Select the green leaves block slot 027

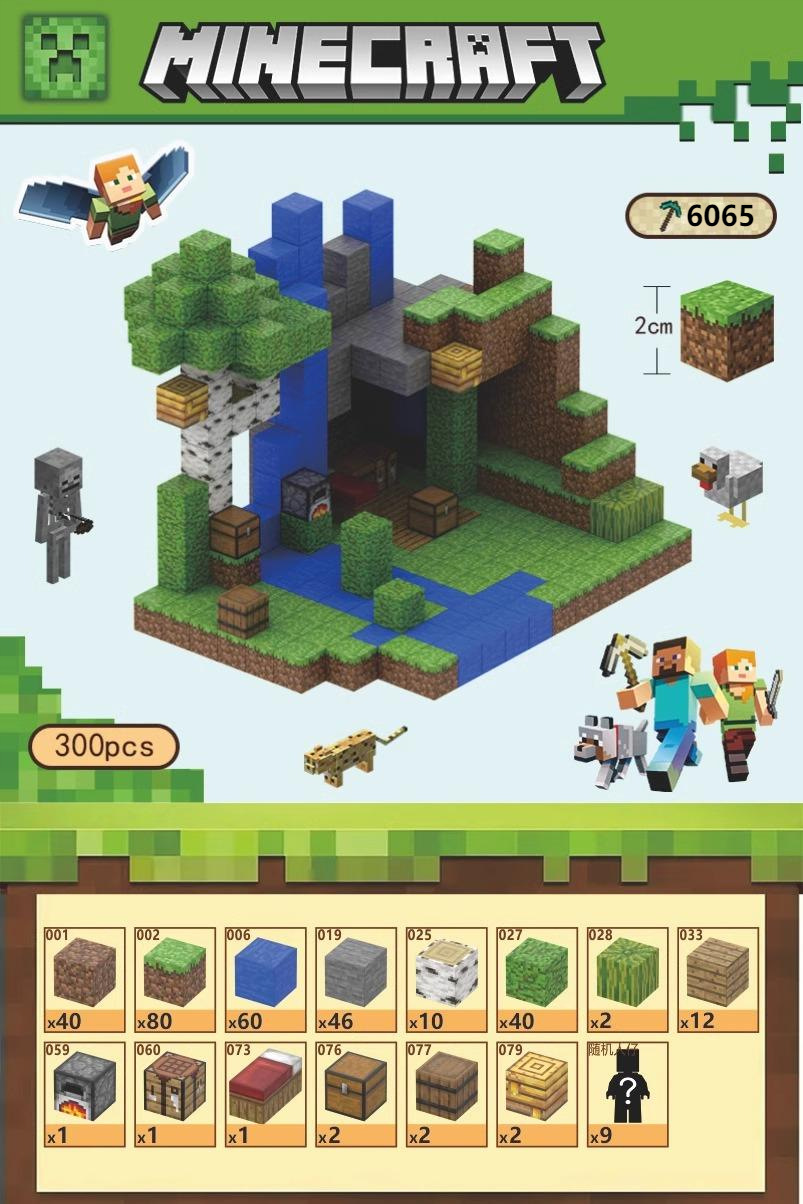[x=537, y=979]
